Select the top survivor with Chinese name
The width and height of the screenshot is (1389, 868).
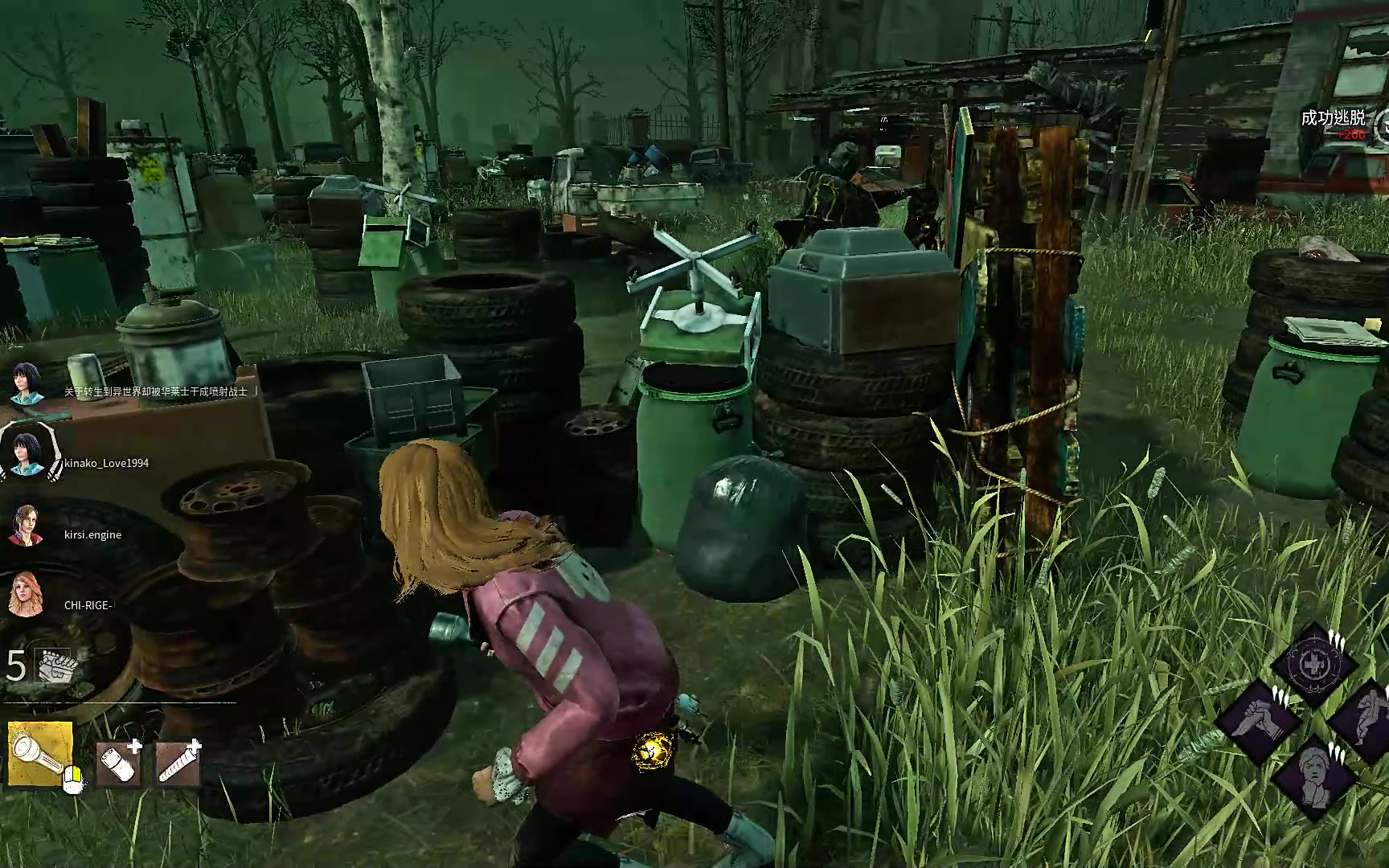[27, 383]
